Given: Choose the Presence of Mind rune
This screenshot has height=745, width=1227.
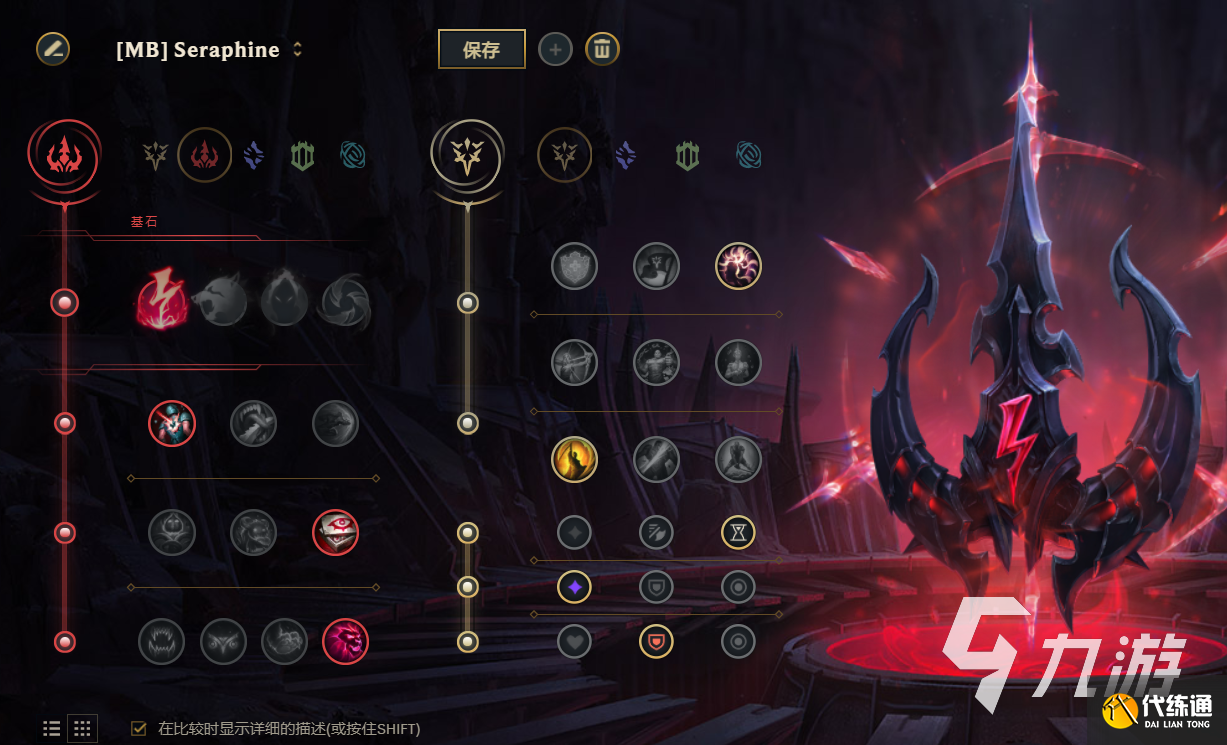Looking at the screenshot, I should click(x=739, y=266).
